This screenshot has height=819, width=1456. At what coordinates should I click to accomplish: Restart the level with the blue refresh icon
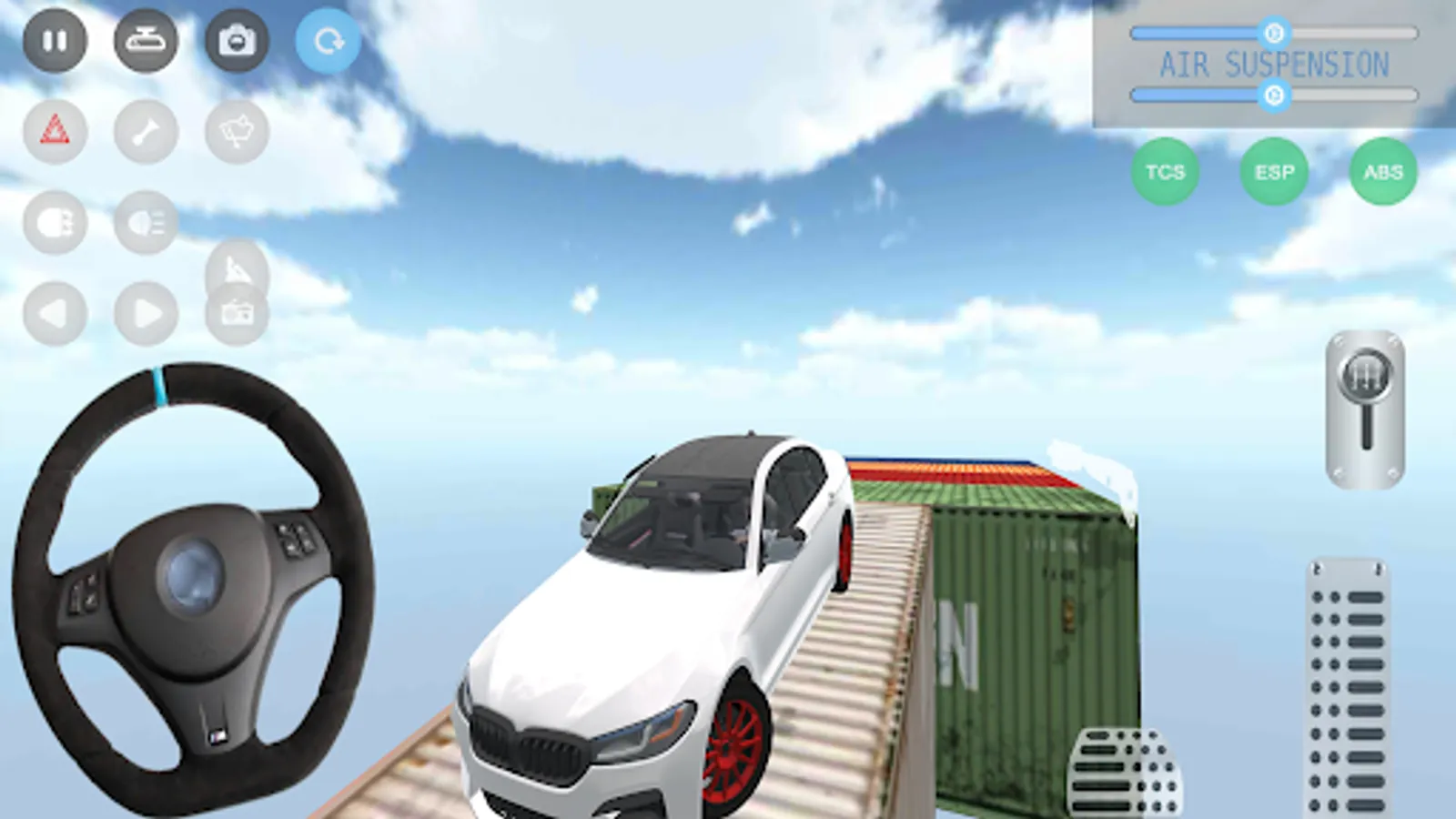tap(328, 40)
